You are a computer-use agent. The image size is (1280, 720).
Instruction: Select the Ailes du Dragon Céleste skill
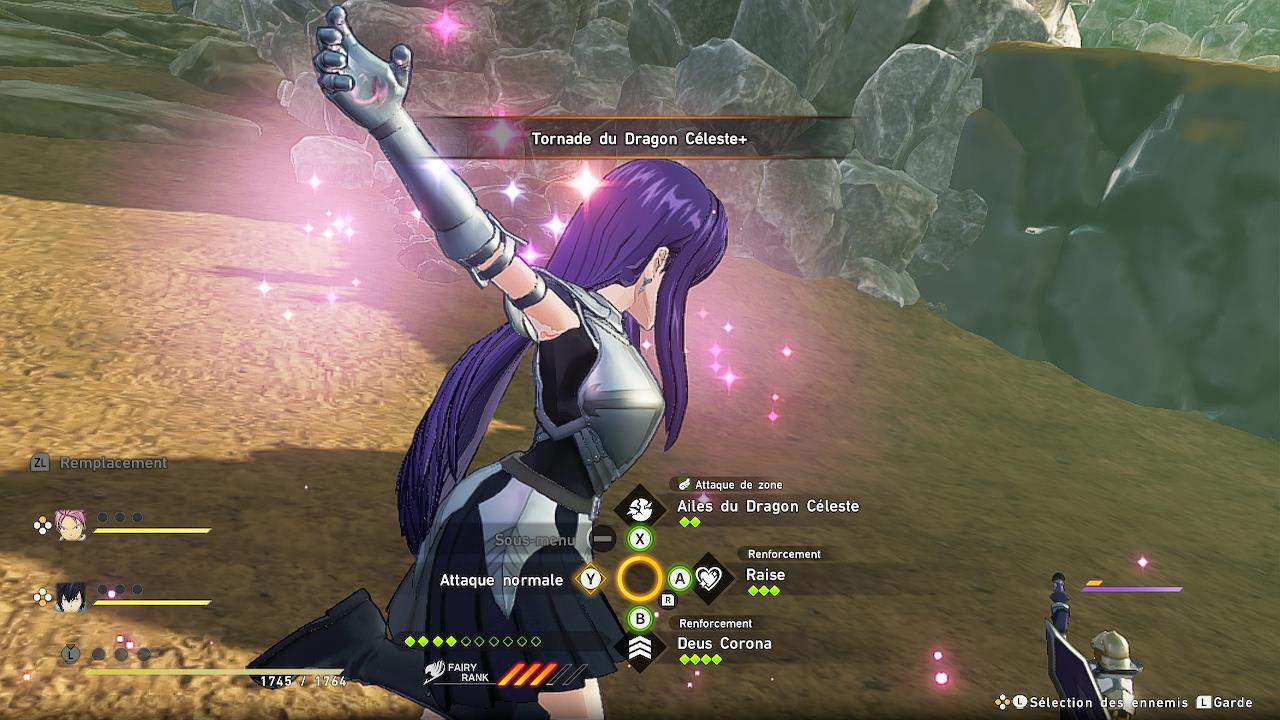767,507
